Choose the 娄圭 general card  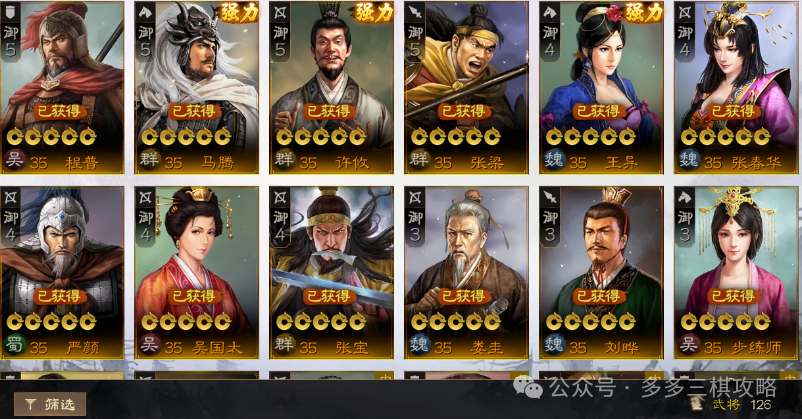point(466,272)
